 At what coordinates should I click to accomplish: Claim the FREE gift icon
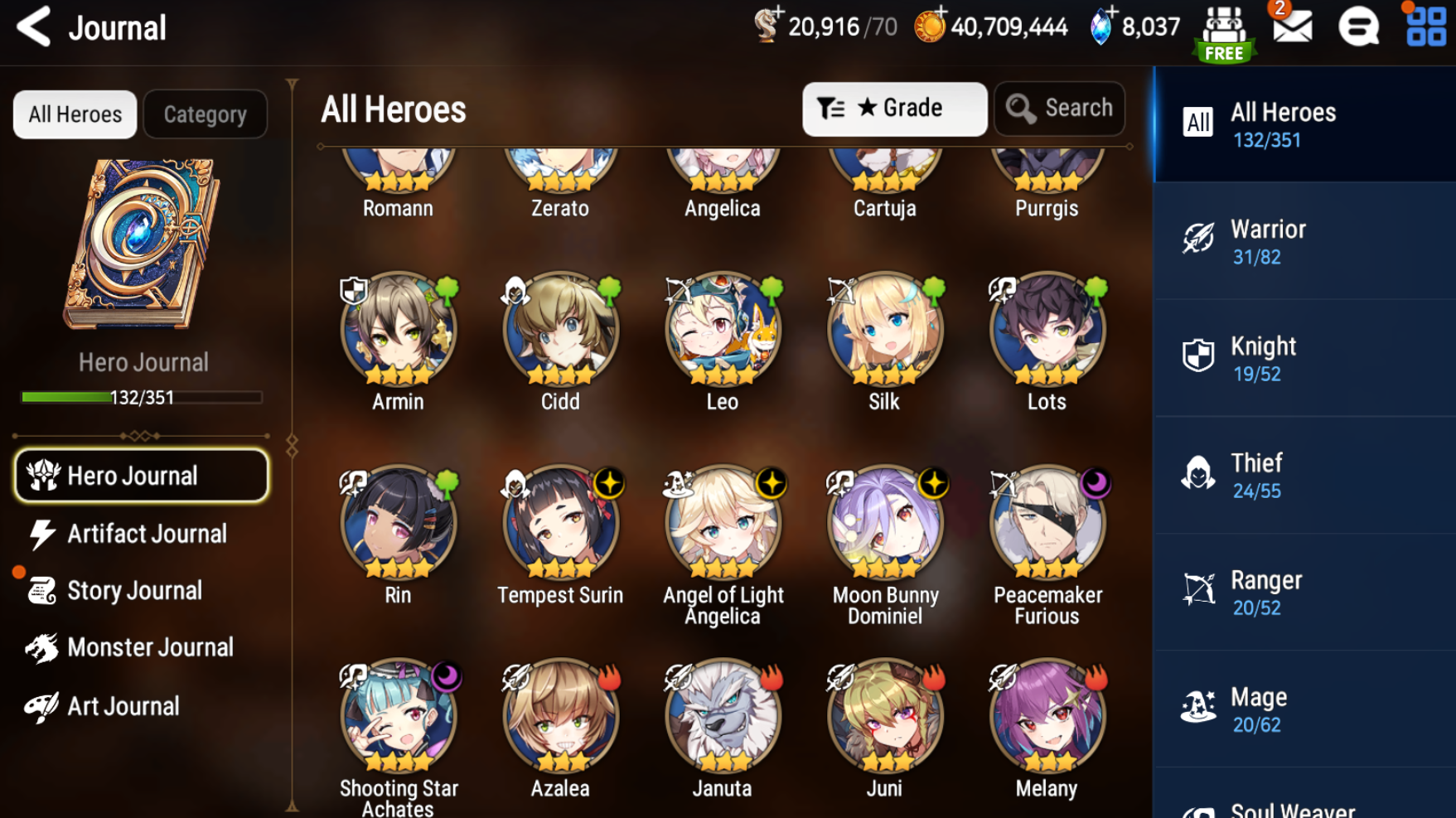coord(1224,33)
